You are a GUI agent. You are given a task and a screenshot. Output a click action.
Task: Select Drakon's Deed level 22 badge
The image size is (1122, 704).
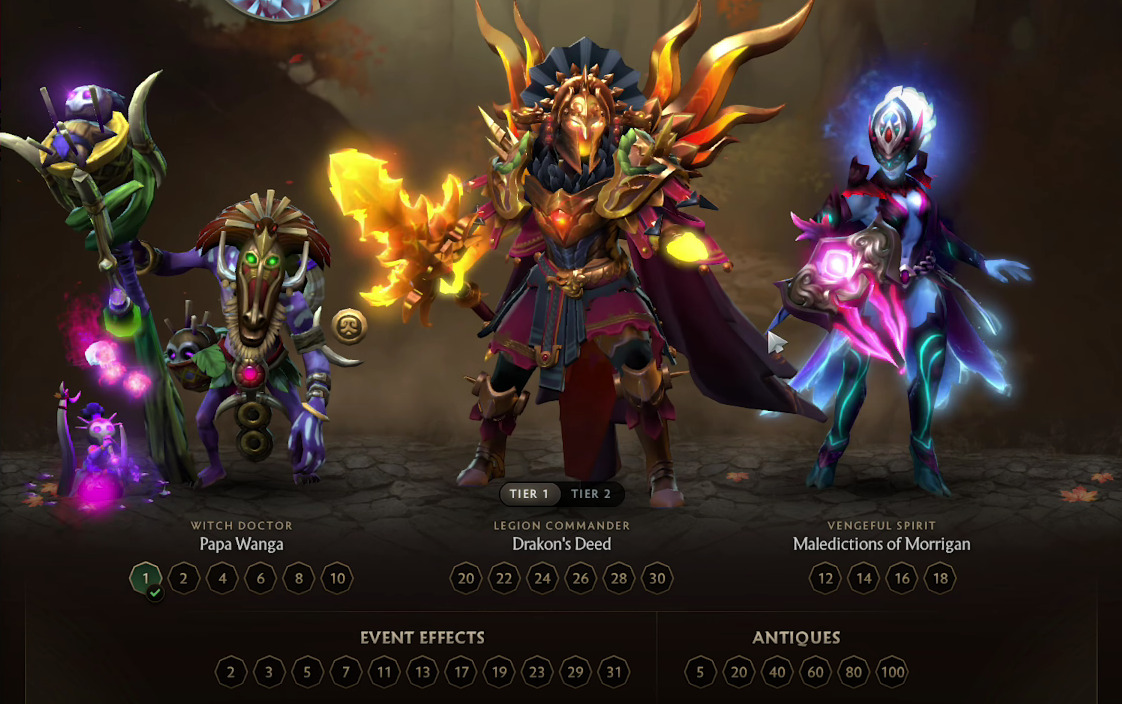pyautogui.click(x=504, y=578)
